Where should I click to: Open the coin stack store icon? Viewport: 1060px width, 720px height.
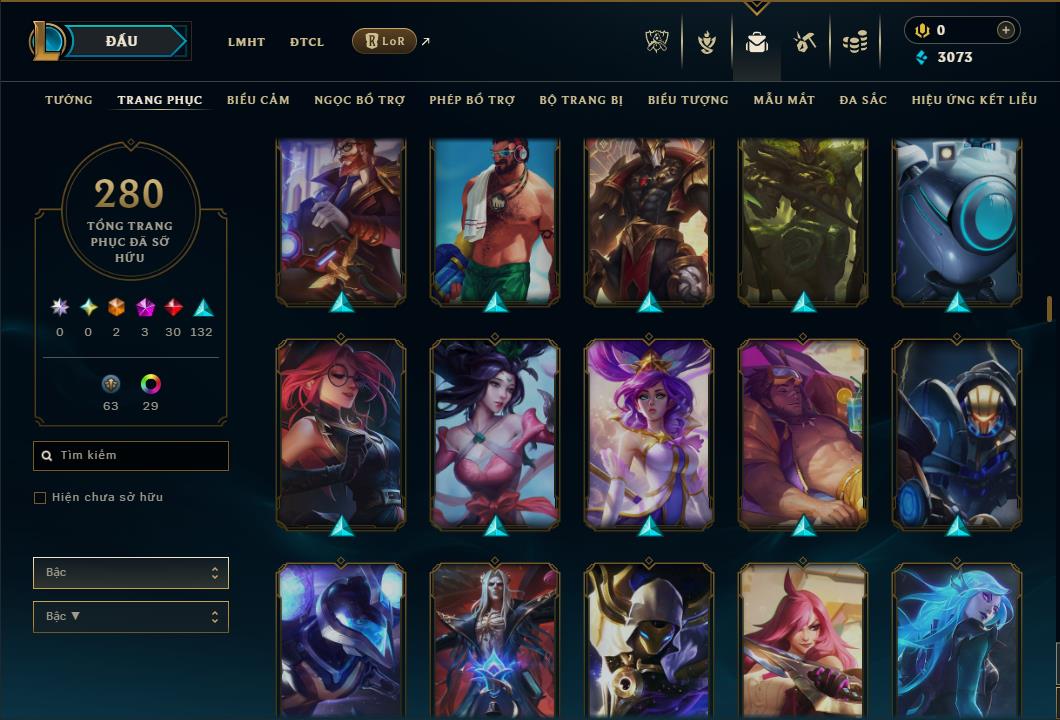pyautogui.click(x=854, y=42)
